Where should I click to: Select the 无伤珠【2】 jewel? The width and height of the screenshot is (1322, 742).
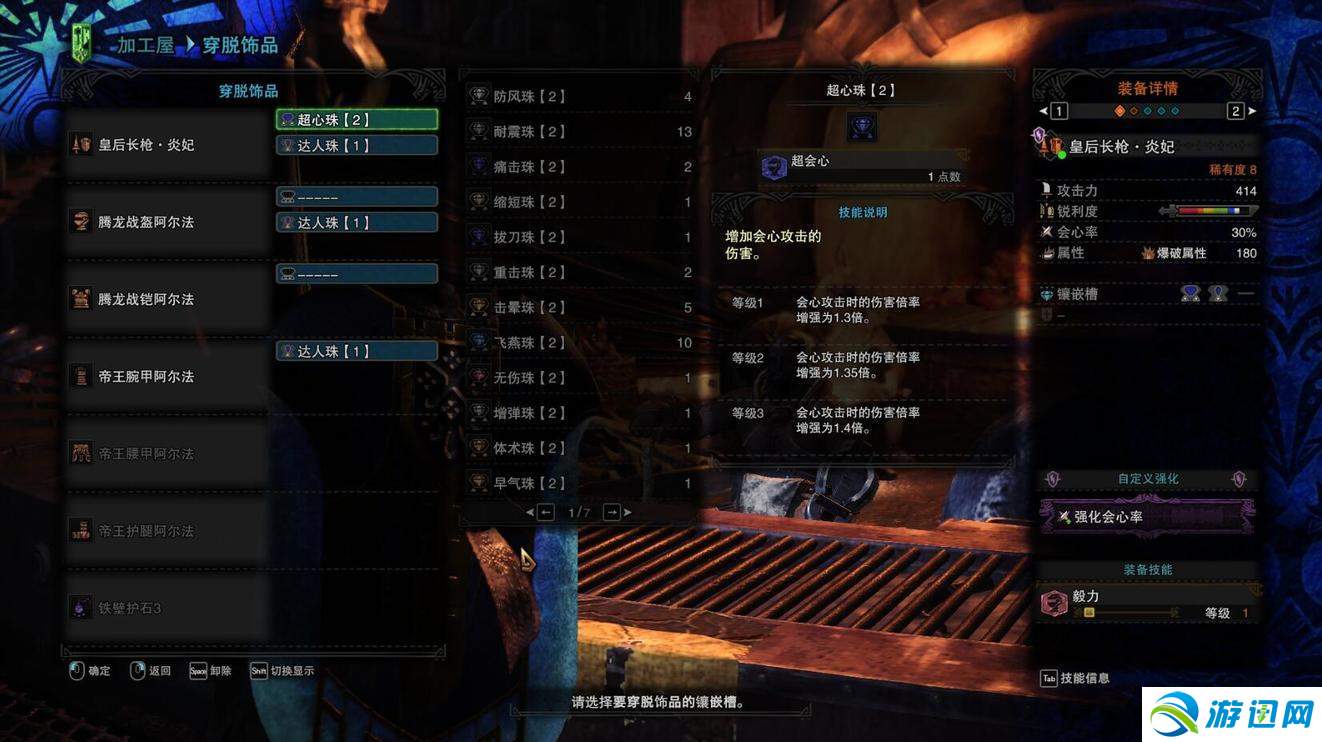click(x=579, y=378)
